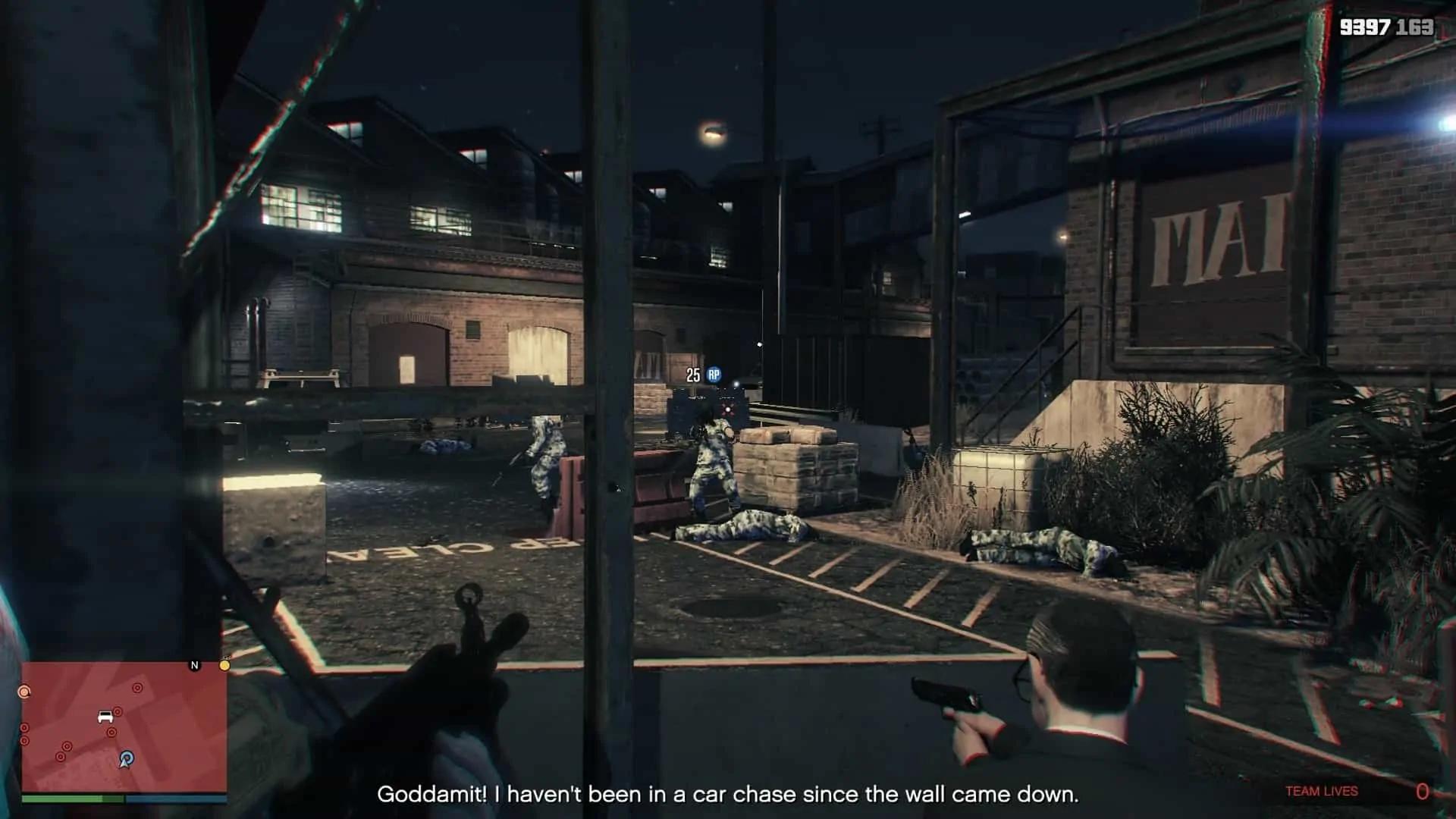
Task: Select the yellow objective blip beside the minimap
Action: (224, 665)
